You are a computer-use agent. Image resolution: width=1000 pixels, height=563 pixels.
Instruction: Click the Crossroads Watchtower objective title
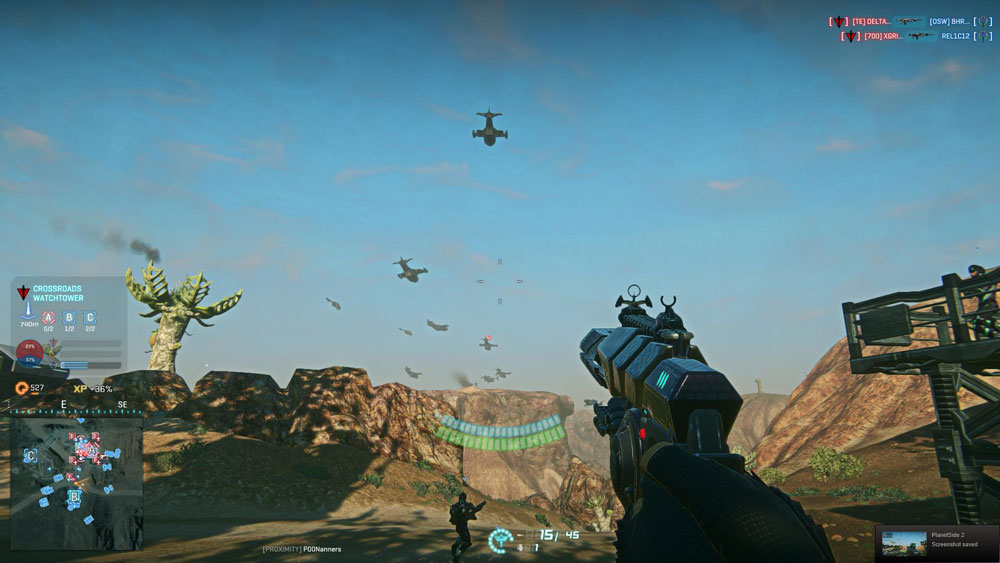click(x=58, y=293)
